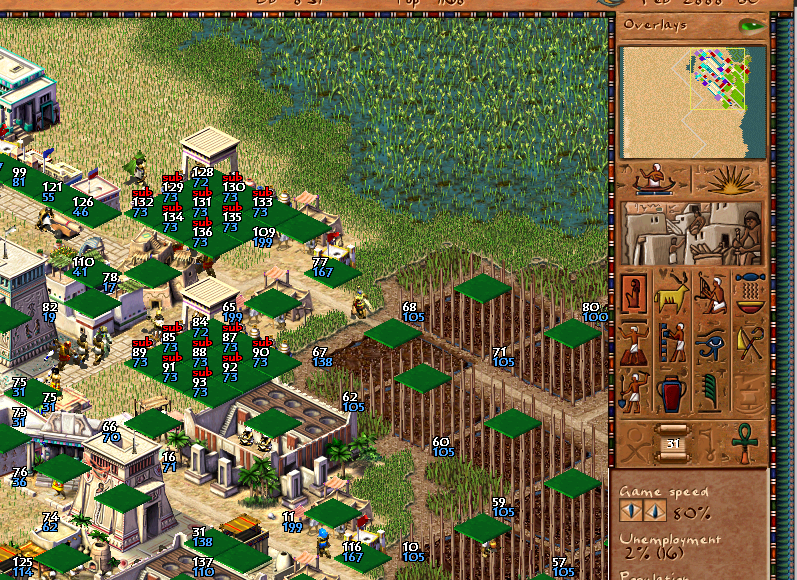Open the crook and flail build category
The width and height of the screenshot is (797, 580).
pyautogui.click(x=749, y=343)
